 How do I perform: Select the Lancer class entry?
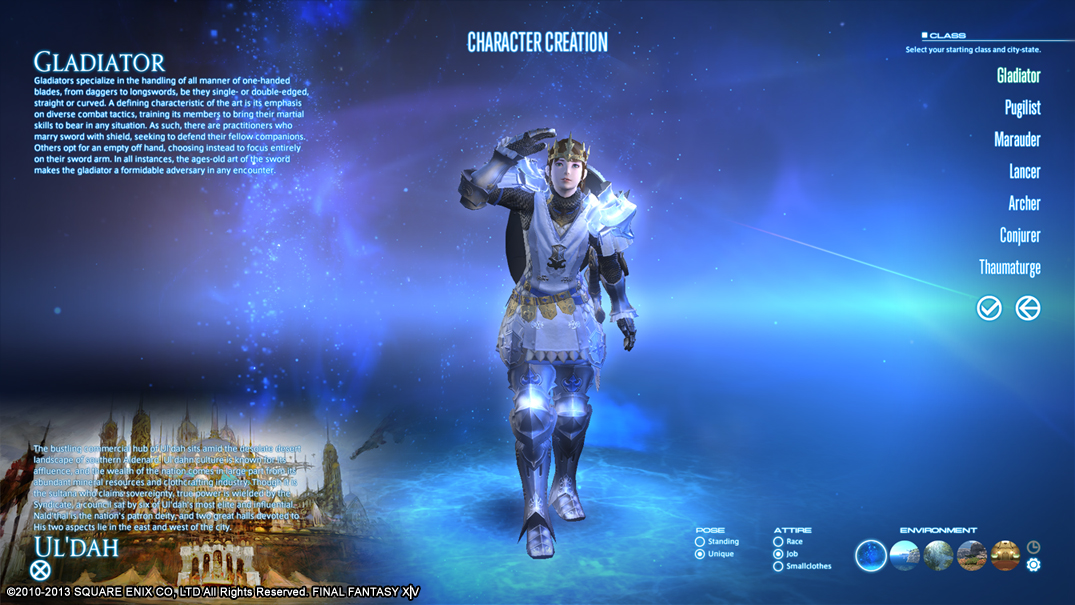pyautogui.click(x=1024, y=172)
